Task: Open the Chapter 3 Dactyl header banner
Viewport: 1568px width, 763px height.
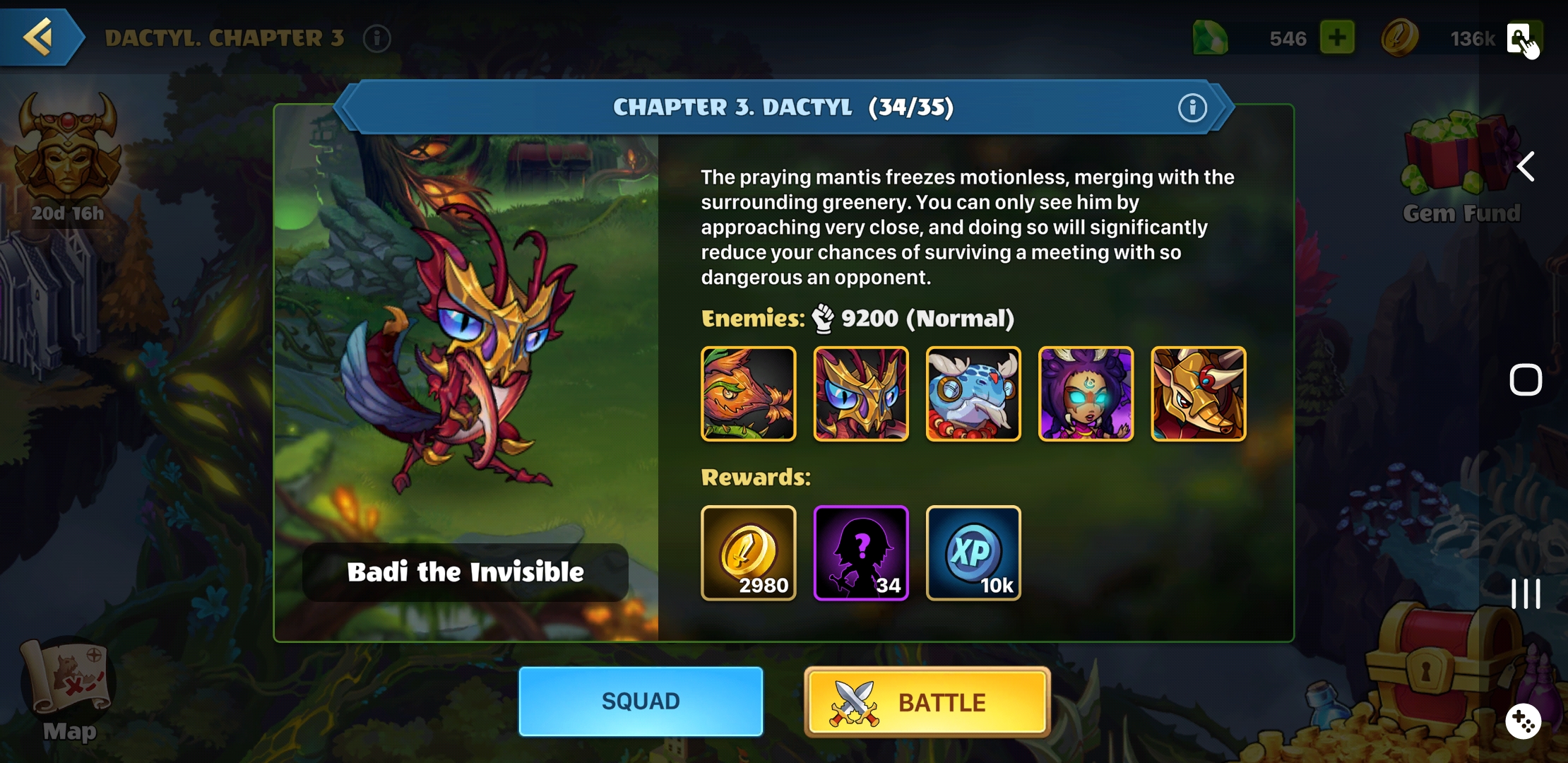Action: point(783,107)
